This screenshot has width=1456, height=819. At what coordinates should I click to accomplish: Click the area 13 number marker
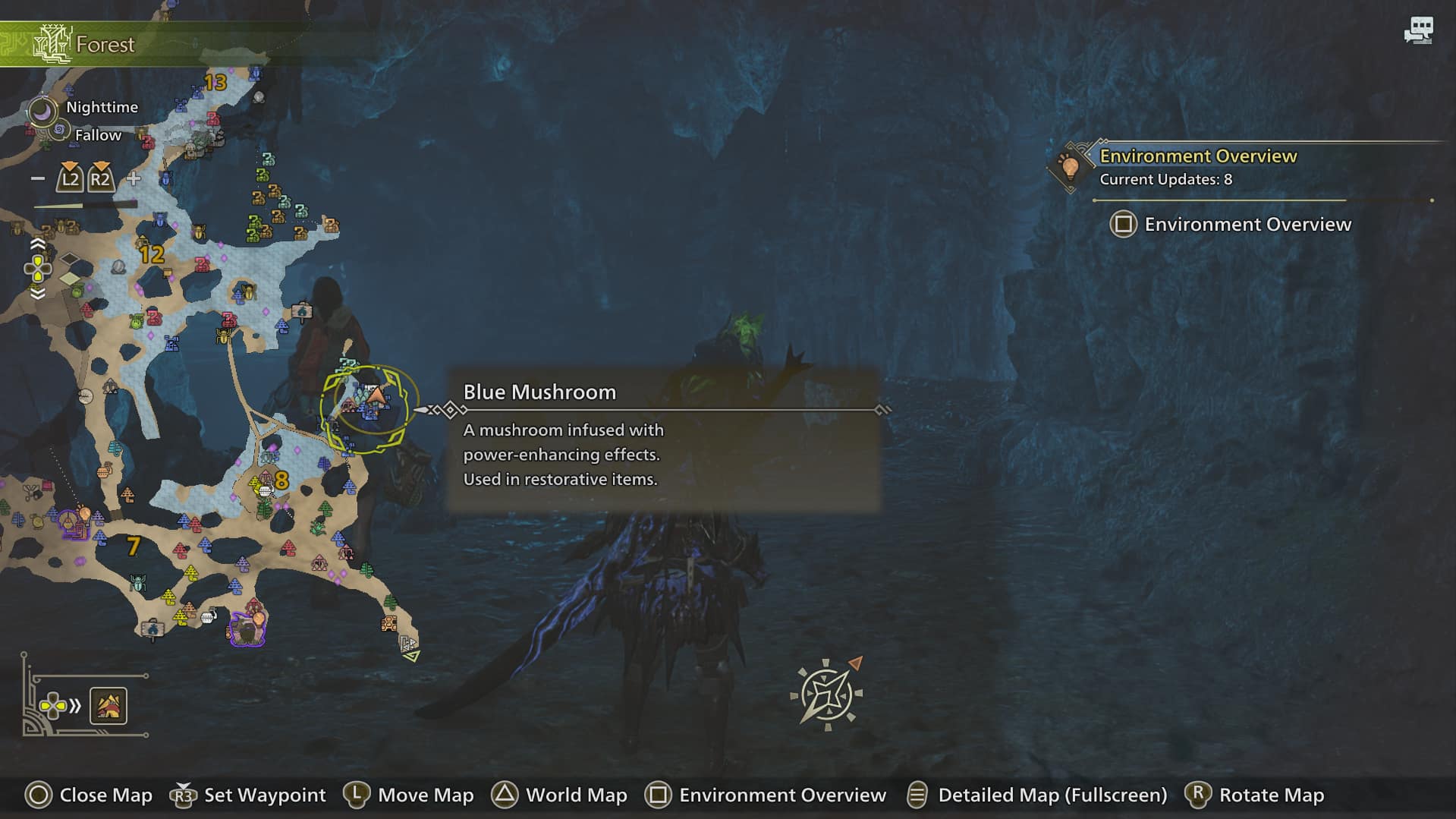coord(215,82)
